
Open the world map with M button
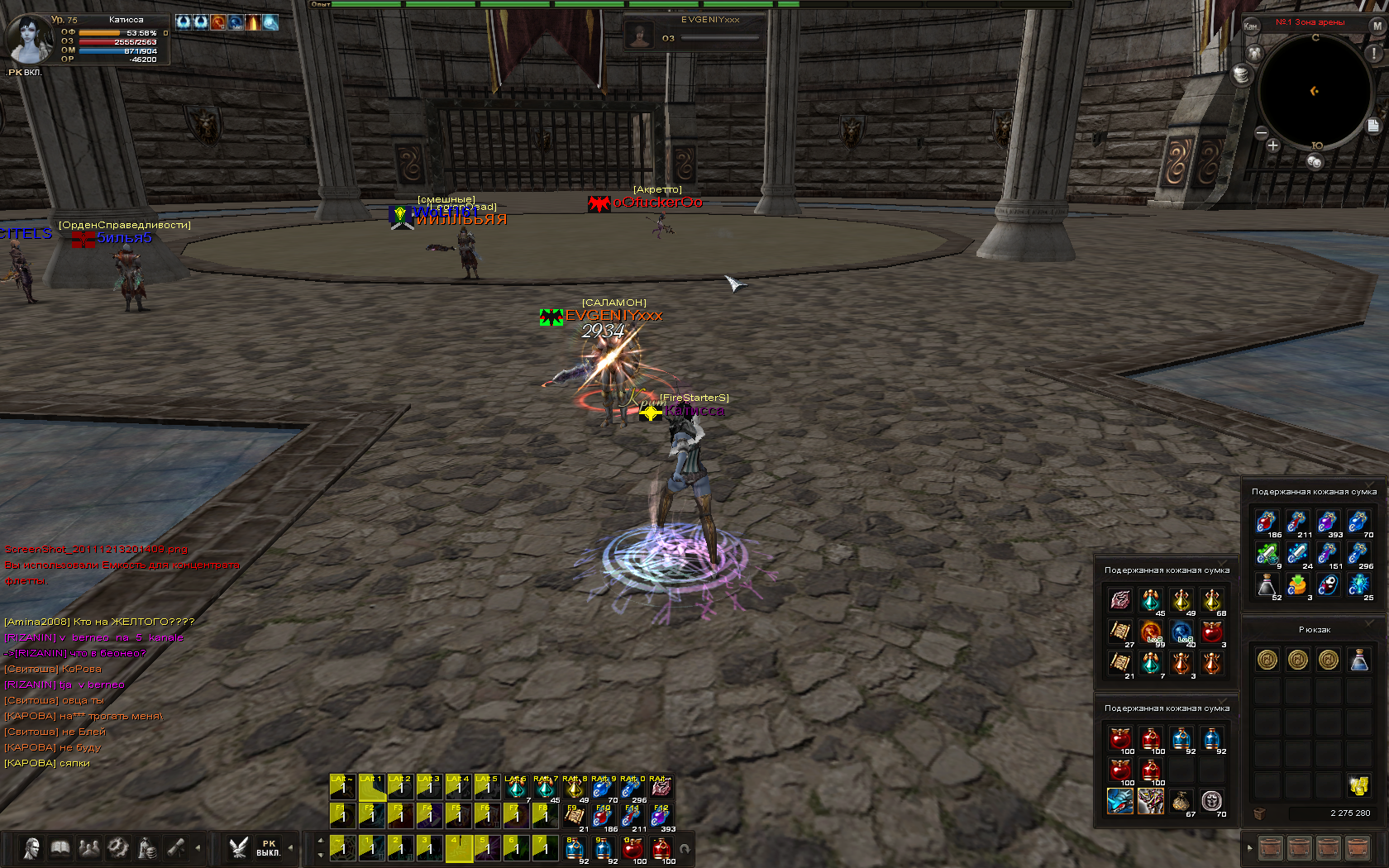tap(1377, 26)
